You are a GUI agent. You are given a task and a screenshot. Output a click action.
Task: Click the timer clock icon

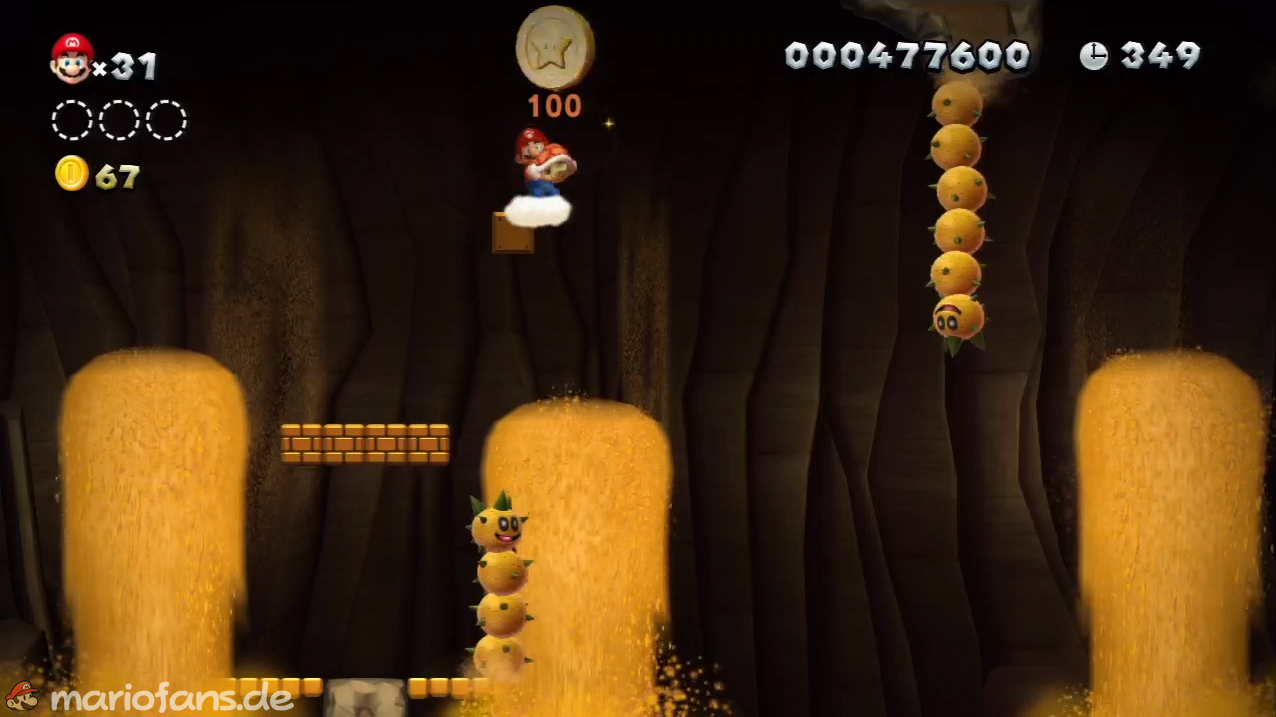click(x=1094, y=56)
